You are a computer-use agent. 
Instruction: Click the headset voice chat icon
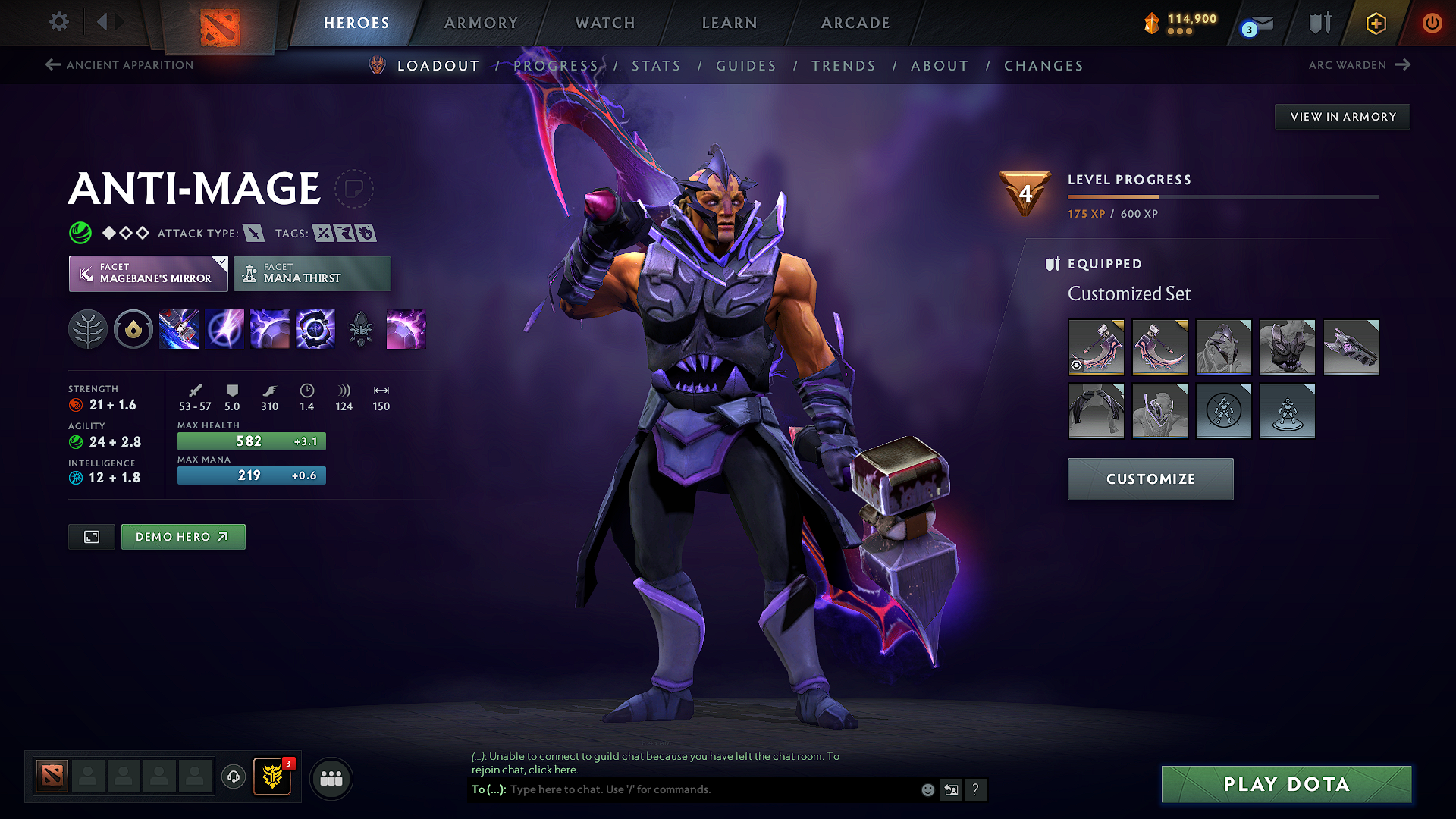pos(233,778)
